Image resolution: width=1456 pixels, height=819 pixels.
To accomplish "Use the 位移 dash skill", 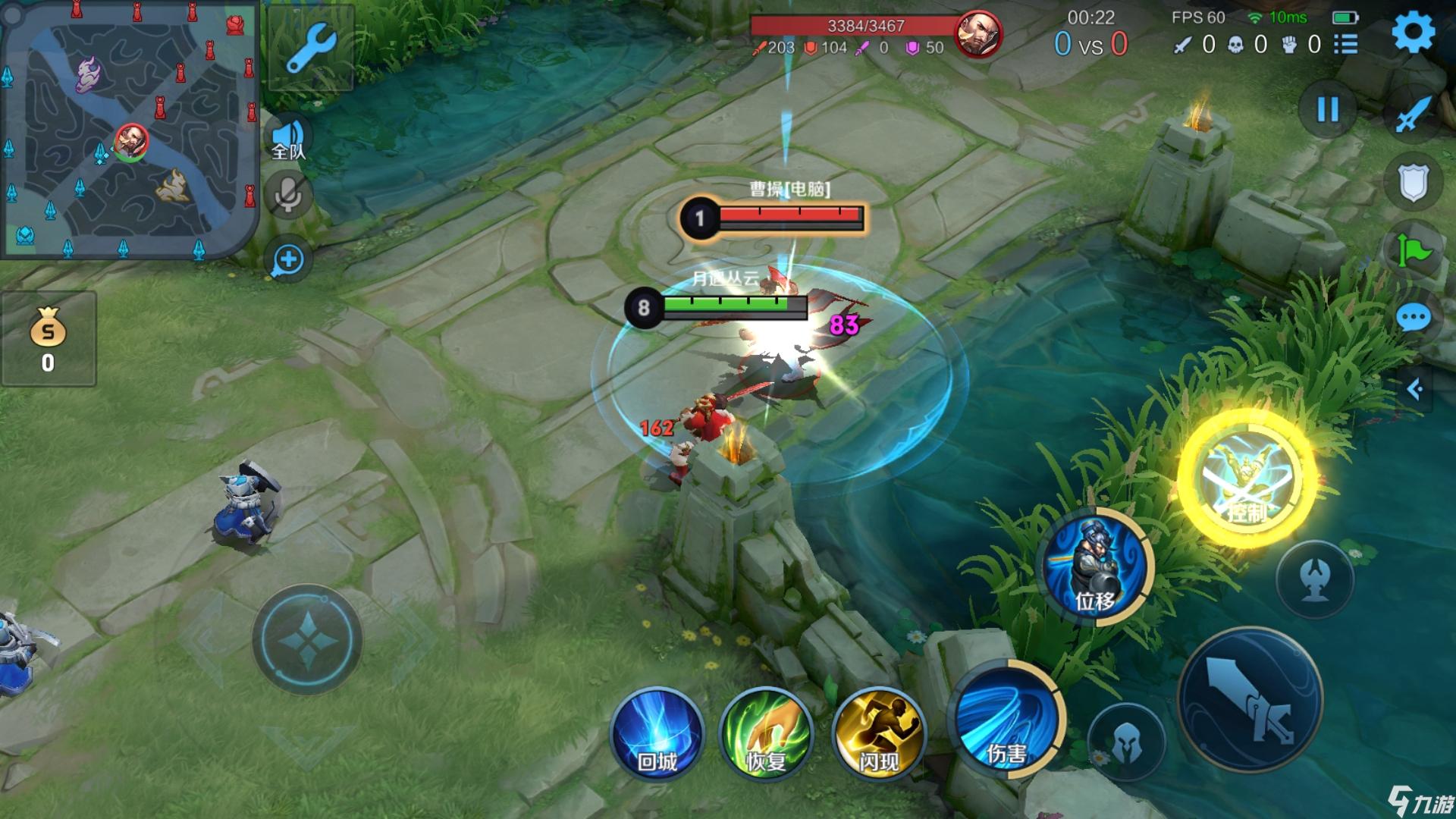I will pyautogui.click(x=1094, y=568).
